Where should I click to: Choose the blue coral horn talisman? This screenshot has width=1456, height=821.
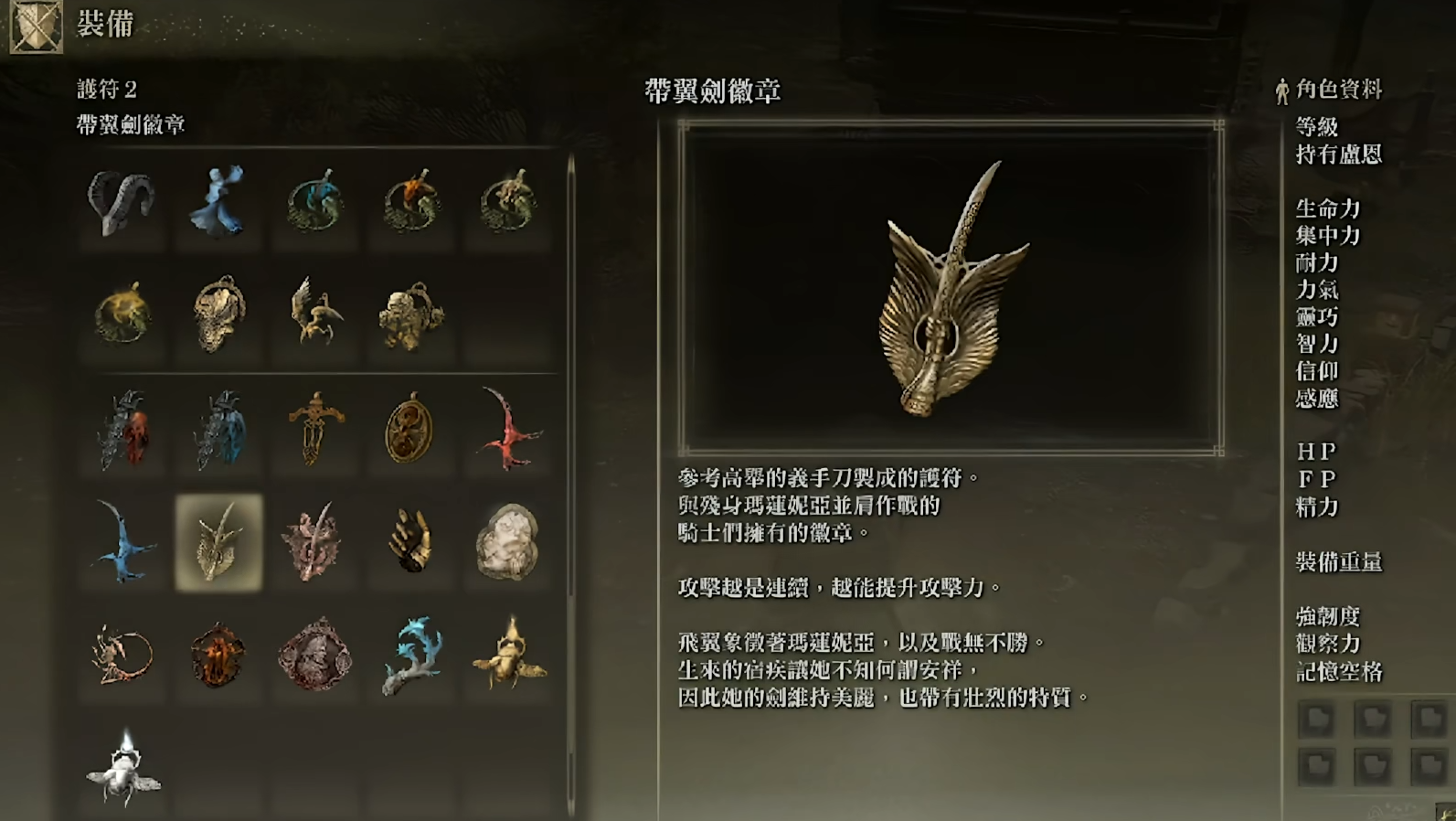(412, 655)
